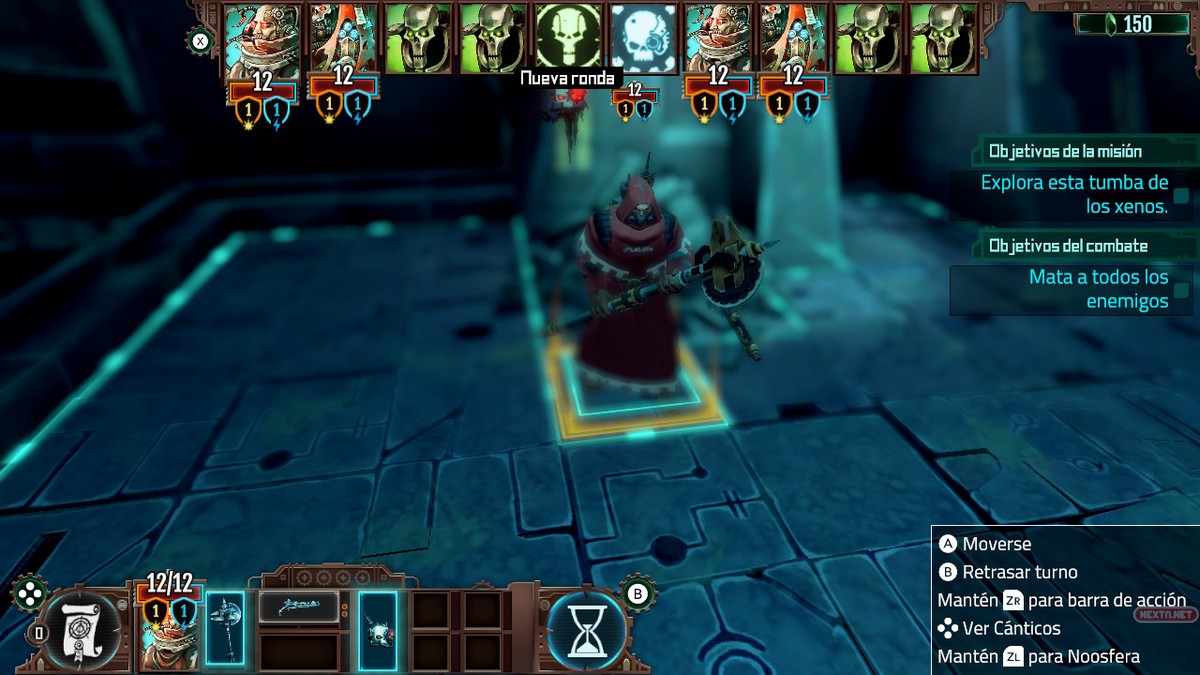This screenshot has height=675, width=1200.
Task: Choose the power axe weapon slot
Action: point(225,627)
